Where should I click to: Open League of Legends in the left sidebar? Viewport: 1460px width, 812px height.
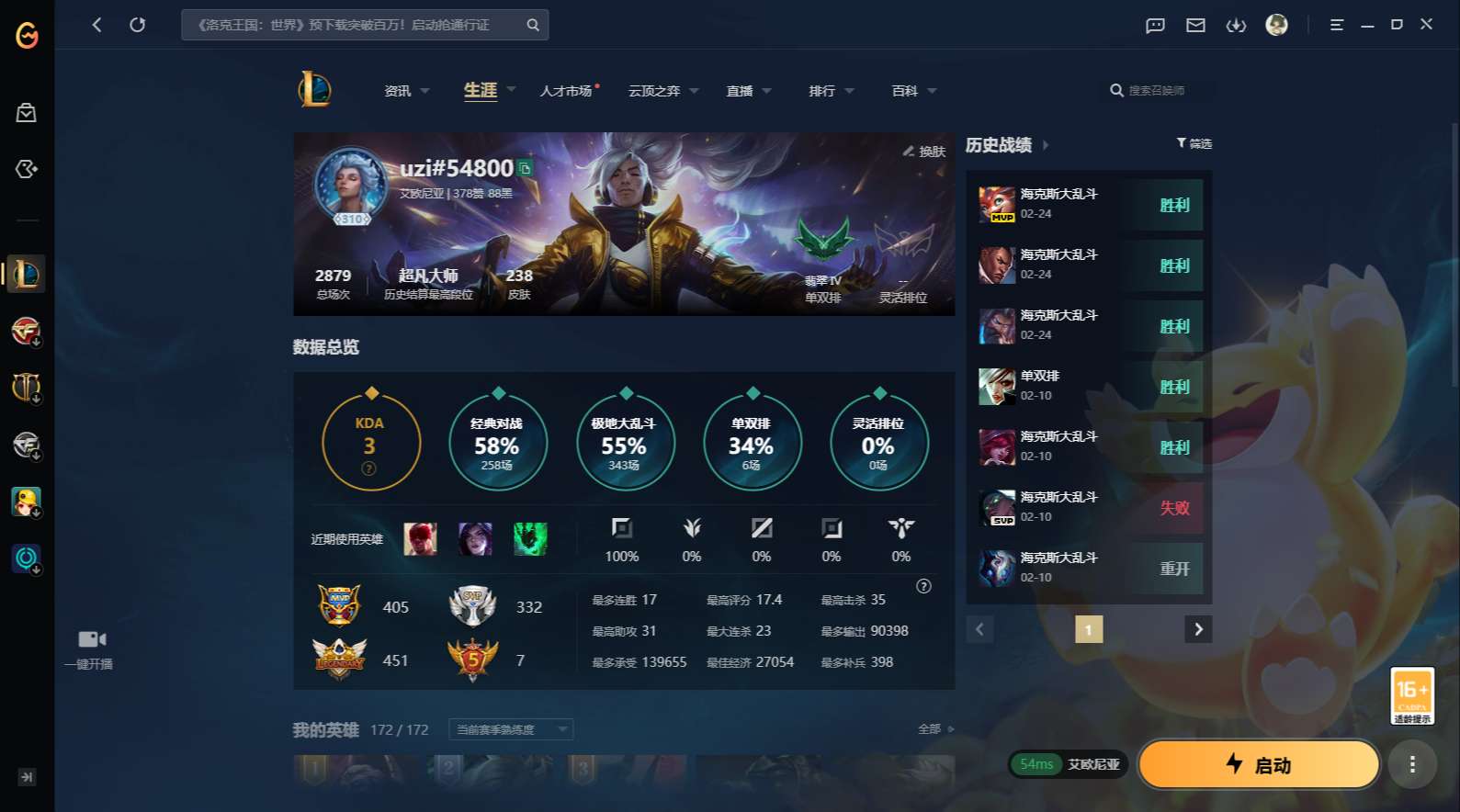27,273
